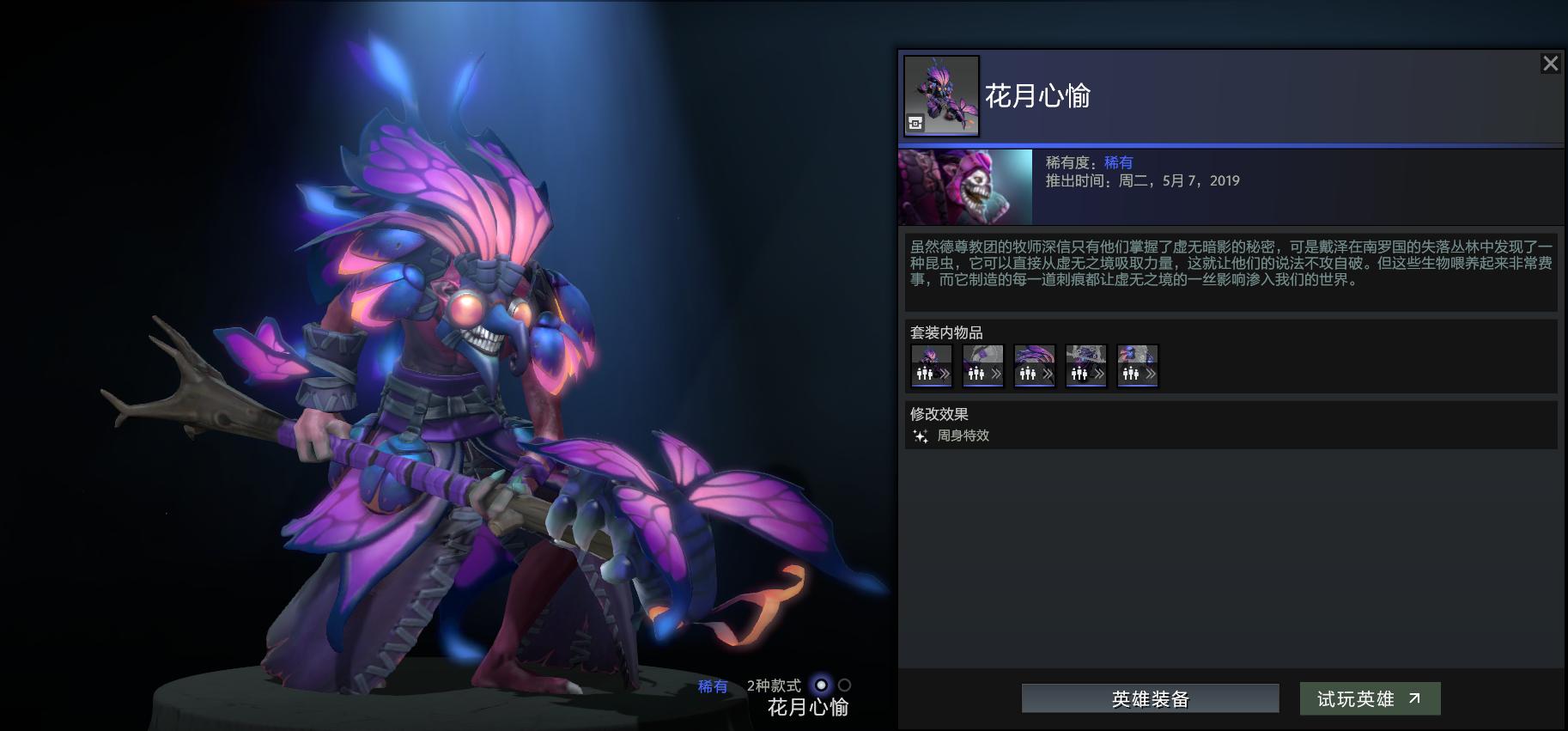Expand the first set item via its chevron

point(945,373)
